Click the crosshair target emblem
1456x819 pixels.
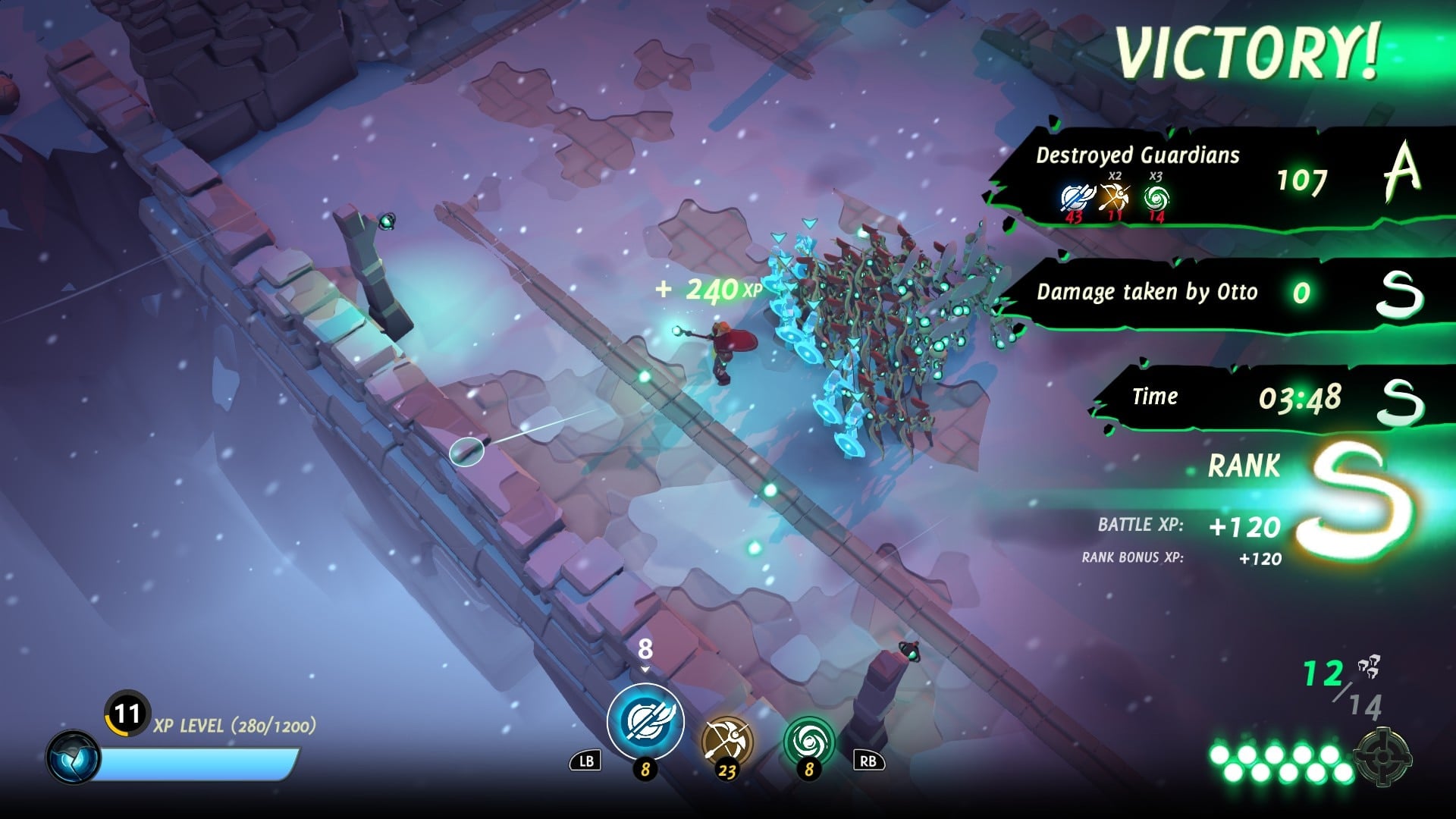coord(1382,756)
